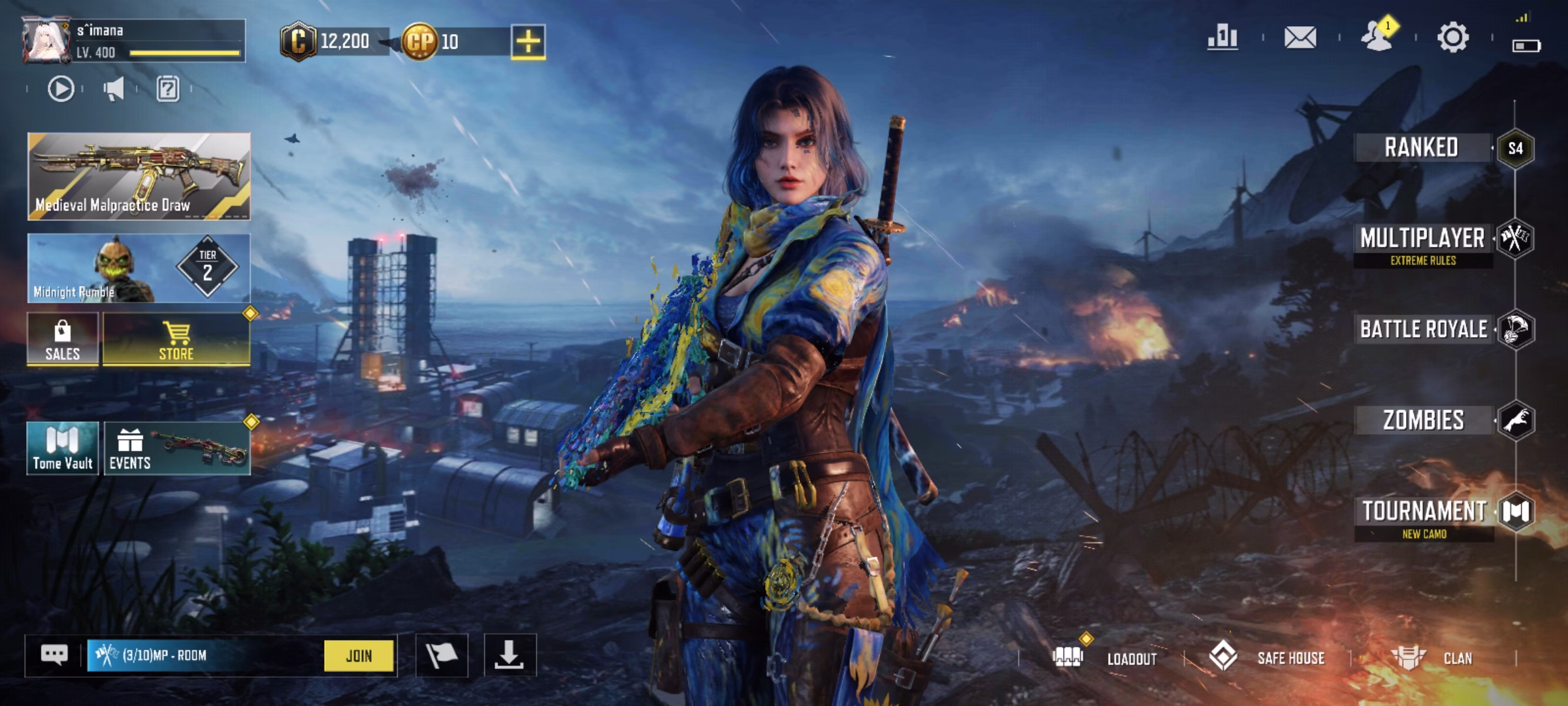Select Multiplayer Extreme Rules mode
This screenshot has height=706, width=1568.
click(x=1423, y=243)
